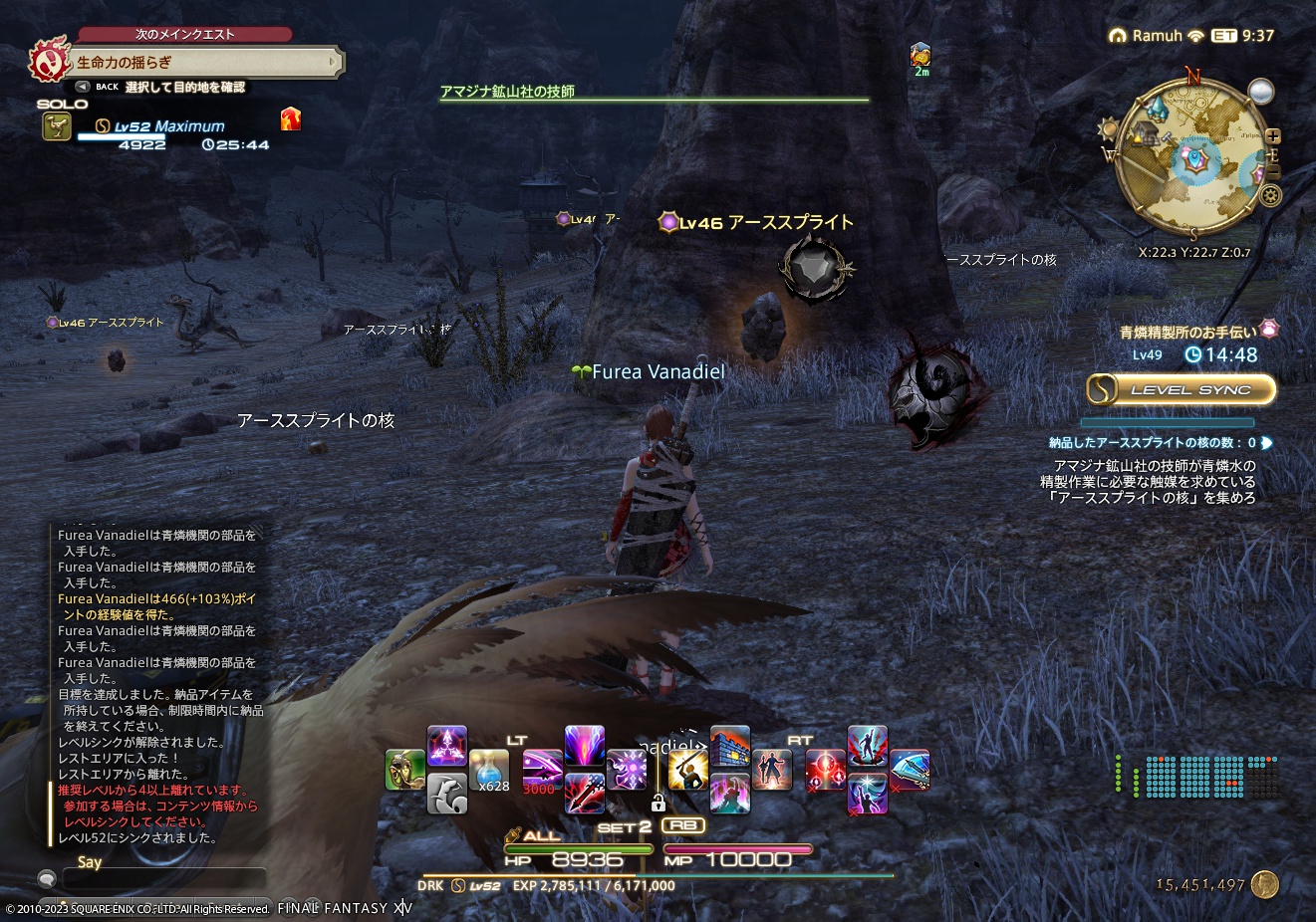The width and height of the screenshot is (1316, 922).
Task: Use the Hi-Potion (x628) on the hotbar
Action: (x=491, y=771)
